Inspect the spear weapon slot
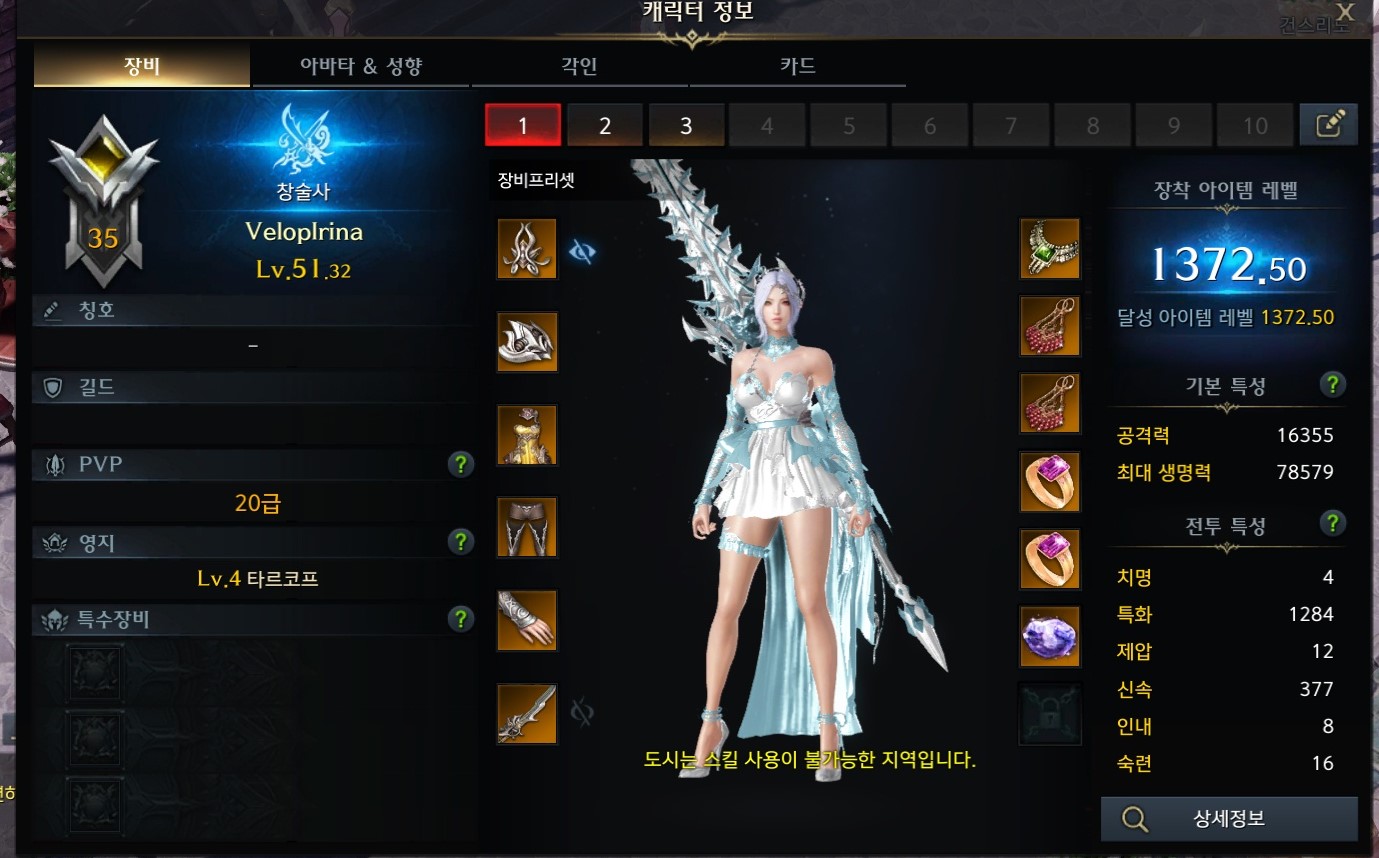Viewport: 1379px width, 858px height. pyautogui.click(x=527, y=713)
